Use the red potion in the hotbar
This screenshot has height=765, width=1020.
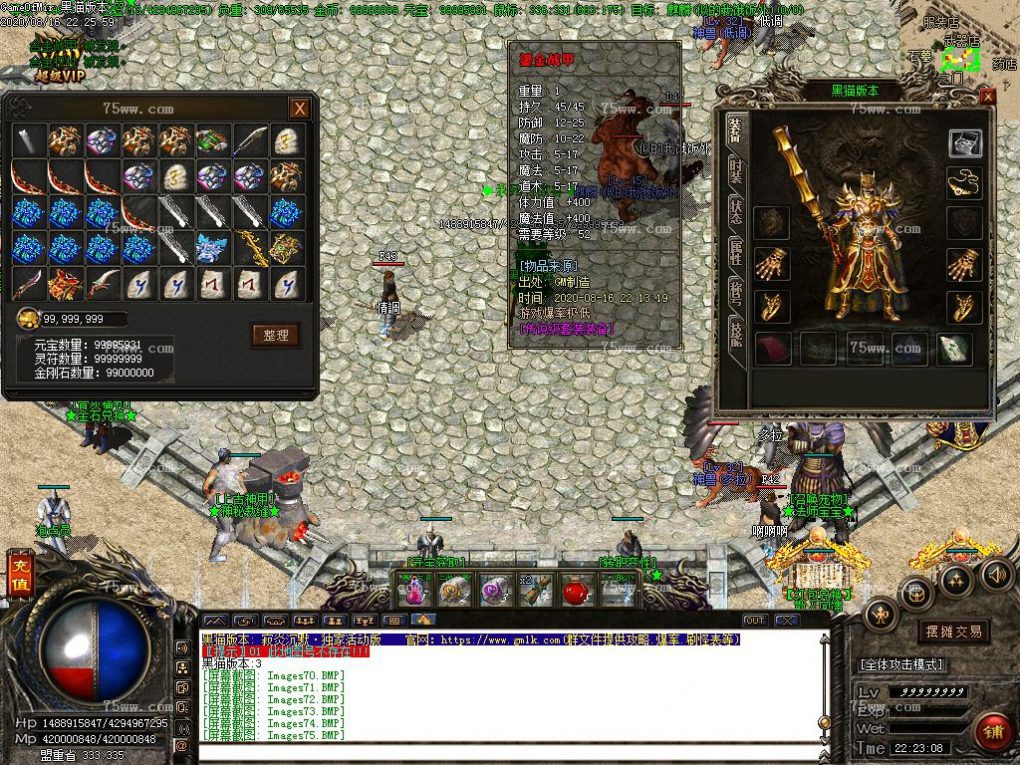pyautogui.click(x=573, y=590)
